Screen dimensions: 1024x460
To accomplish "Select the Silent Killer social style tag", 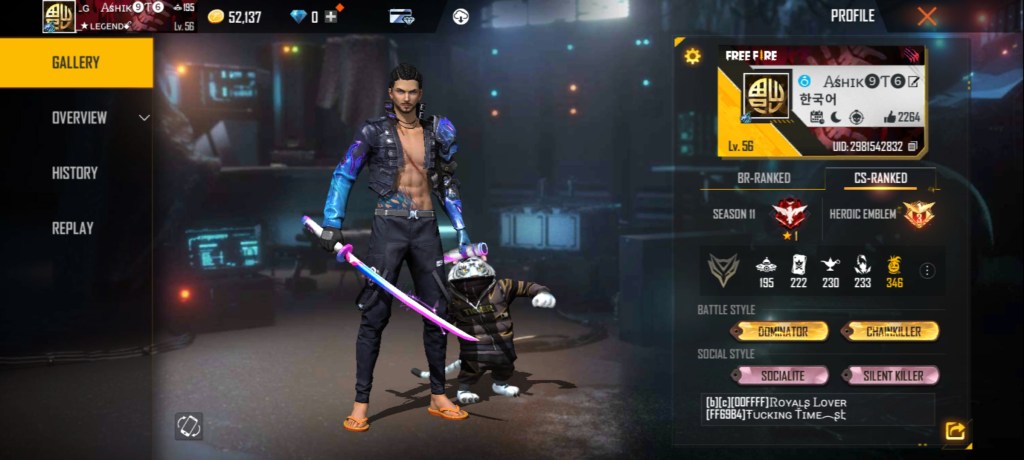I will pyautogui.click(x=889, y=375).
